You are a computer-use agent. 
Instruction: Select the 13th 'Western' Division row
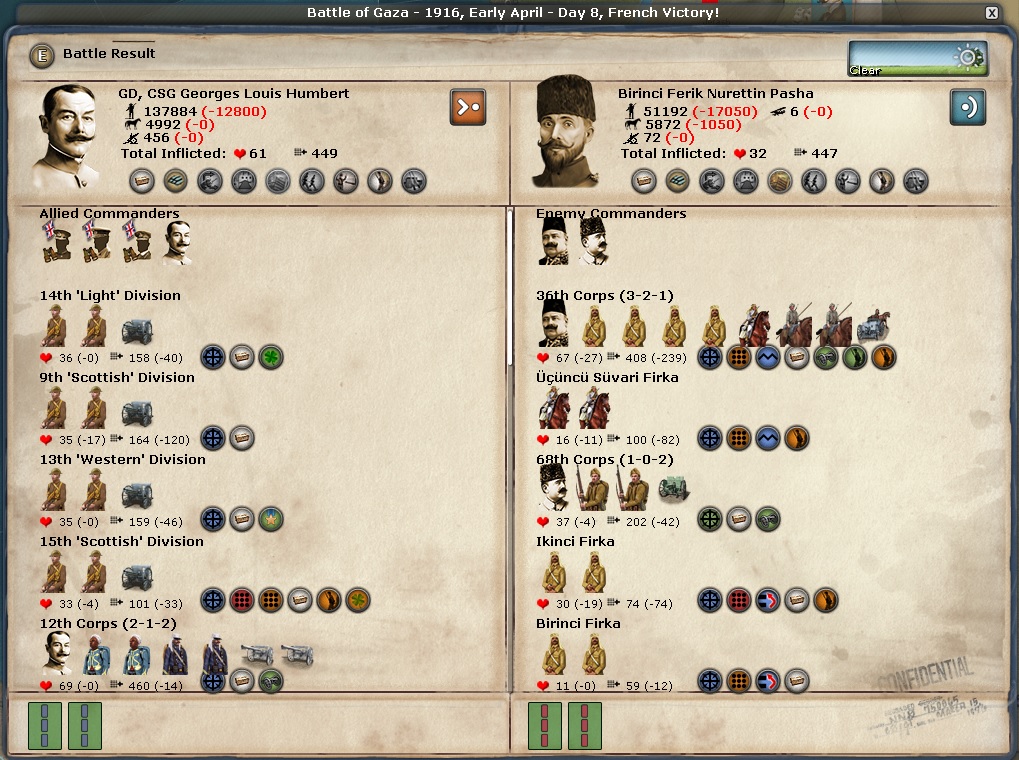coord(122,460)
